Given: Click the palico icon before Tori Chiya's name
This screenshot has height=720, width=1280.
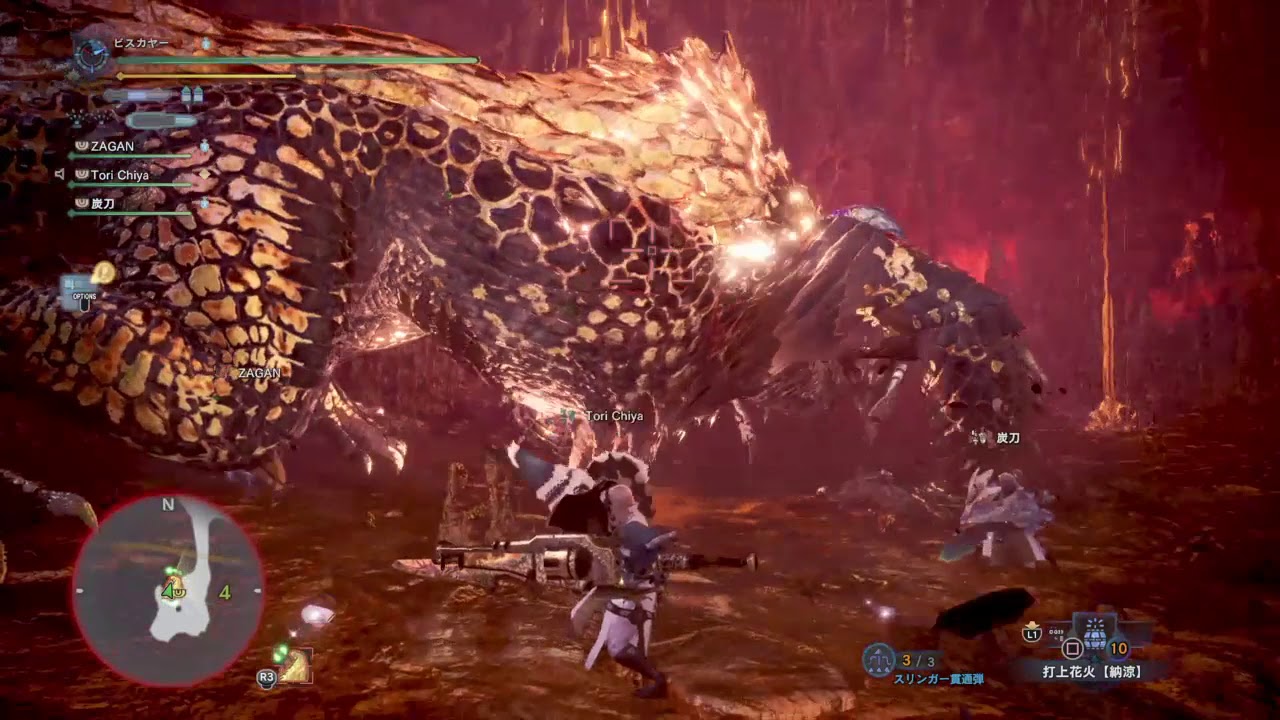Looking at the screenshot, I should coord(82,174).
